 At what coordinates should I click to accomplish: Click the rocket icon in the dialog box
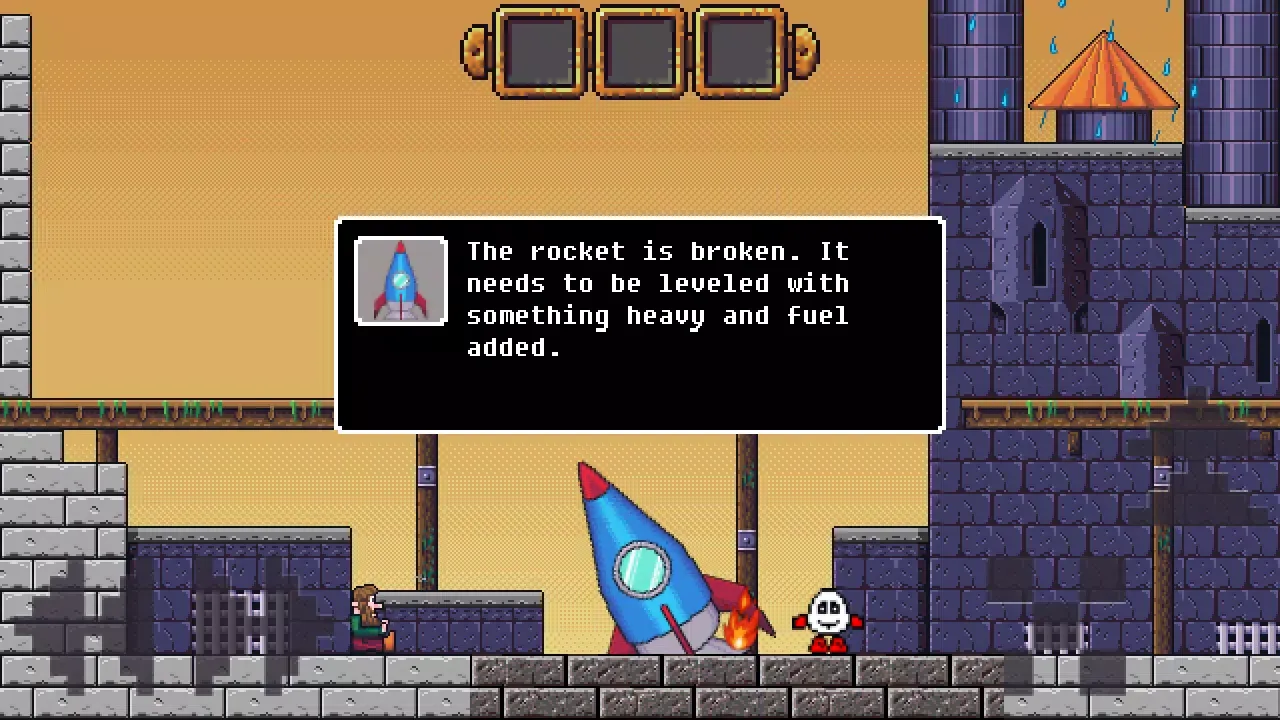point(400,281)
